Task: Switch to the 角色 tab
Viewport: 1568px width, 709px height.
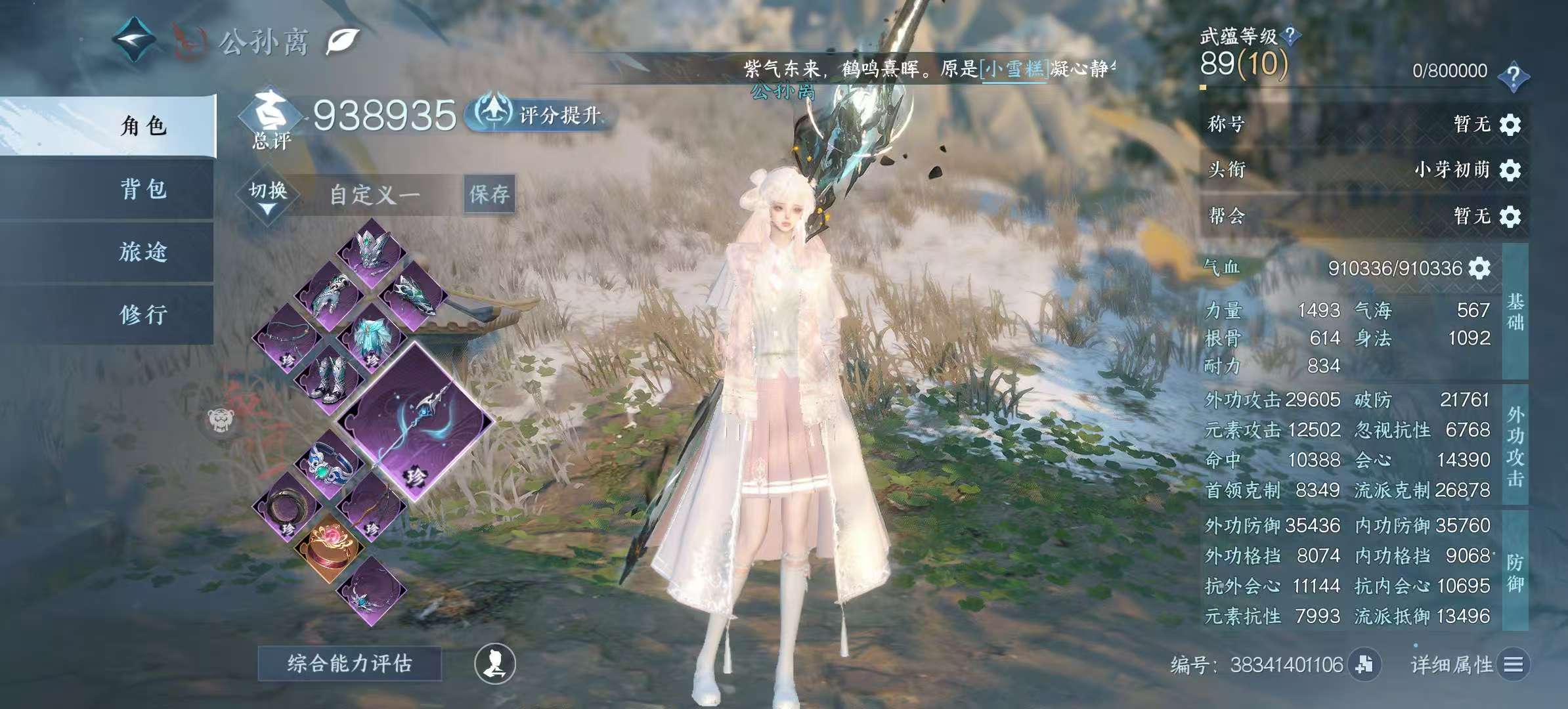Action: tap(143, 125)
